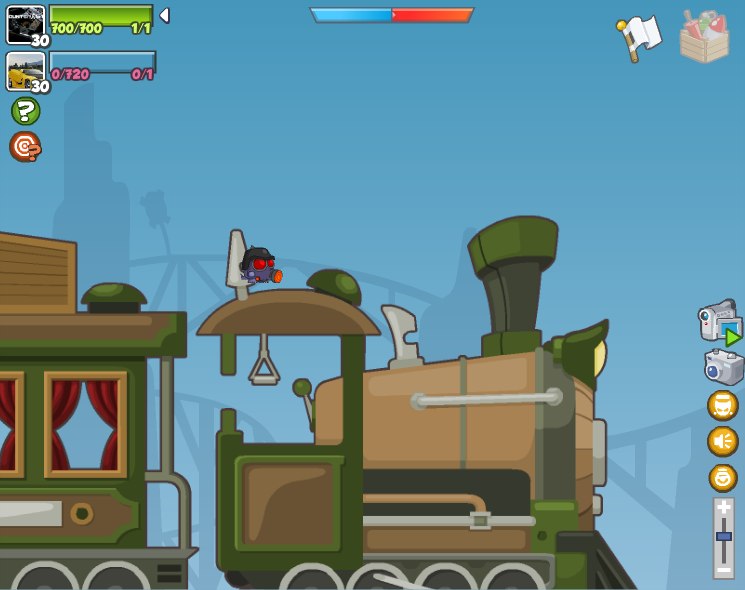The height and width of the screenshot is (590, 745).
Task: Select the top player avatar portrait
Action: (x=25, y=23)
